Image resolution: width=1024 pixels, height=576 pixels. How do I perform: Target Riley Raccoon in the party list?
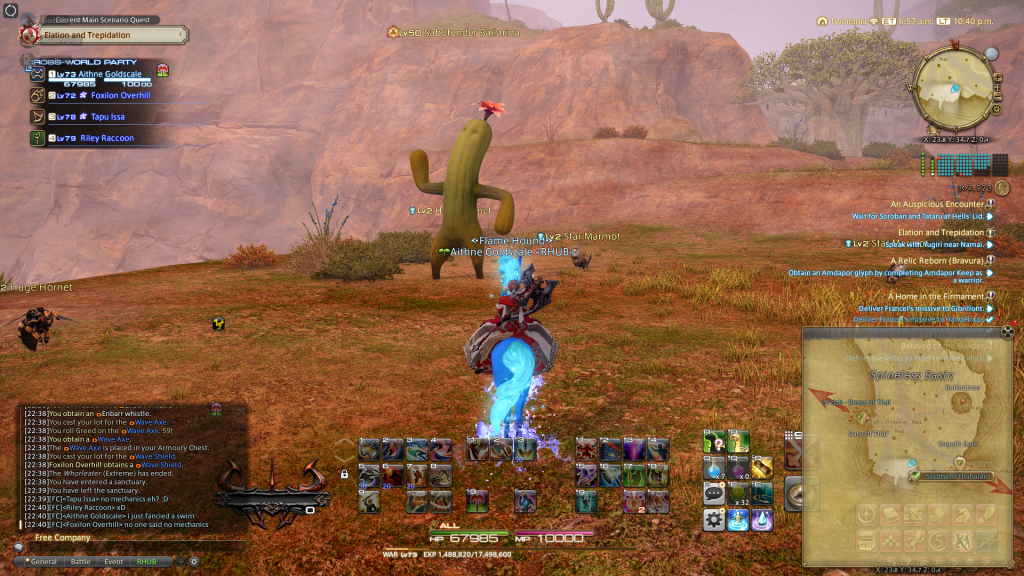[106, 138]
